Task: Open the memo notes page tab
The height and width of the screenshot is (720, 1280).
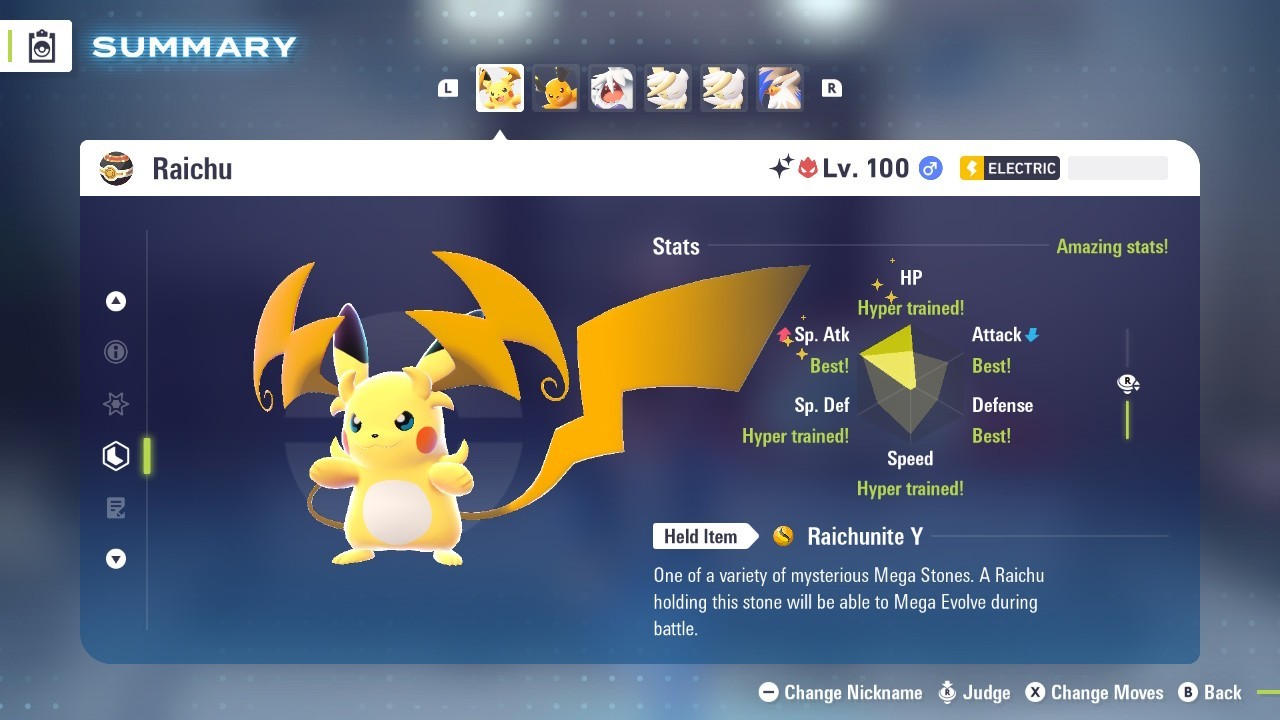Action: point(116,508)
